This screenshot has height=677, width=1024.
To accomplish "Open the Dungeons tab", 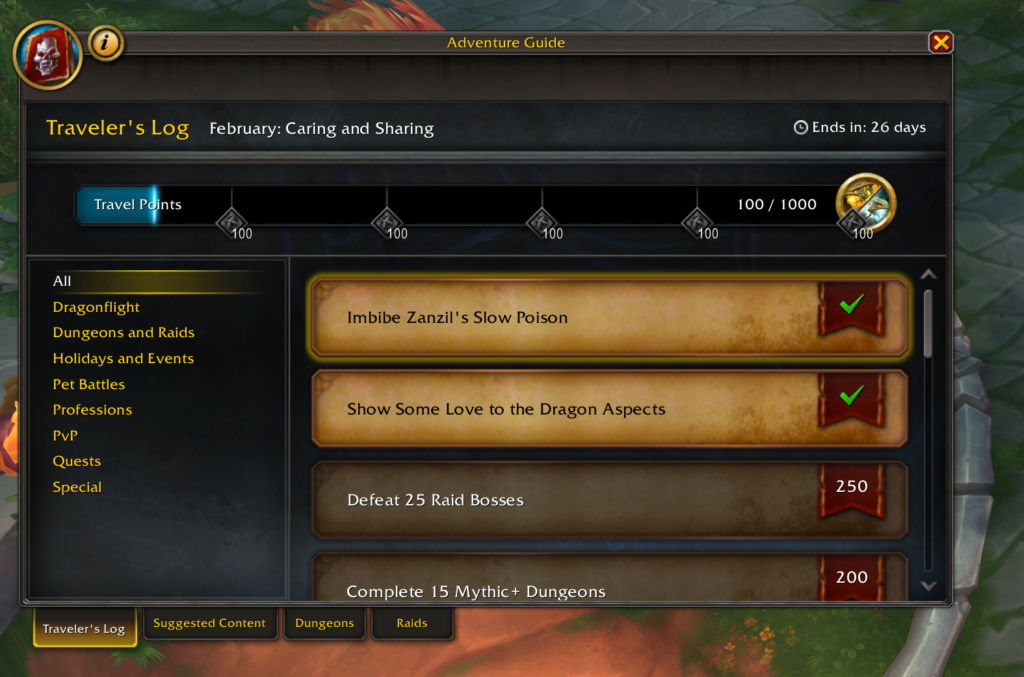I will click(x=324, y=624).
